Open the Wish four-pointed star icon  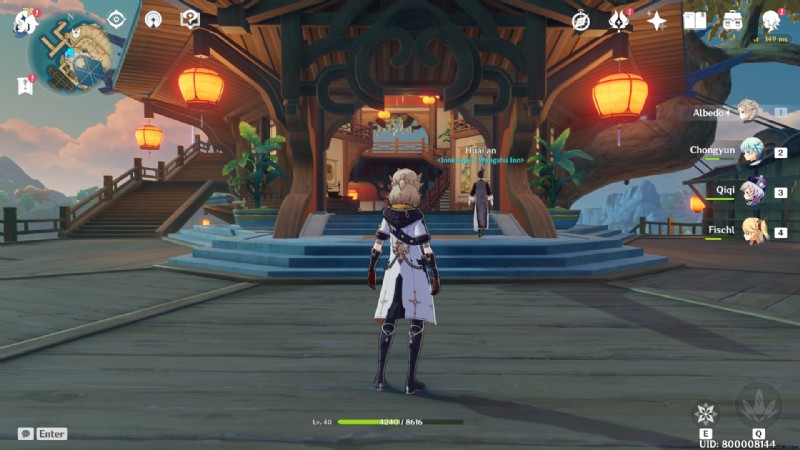pyautogui.click(x=657, y=21)
